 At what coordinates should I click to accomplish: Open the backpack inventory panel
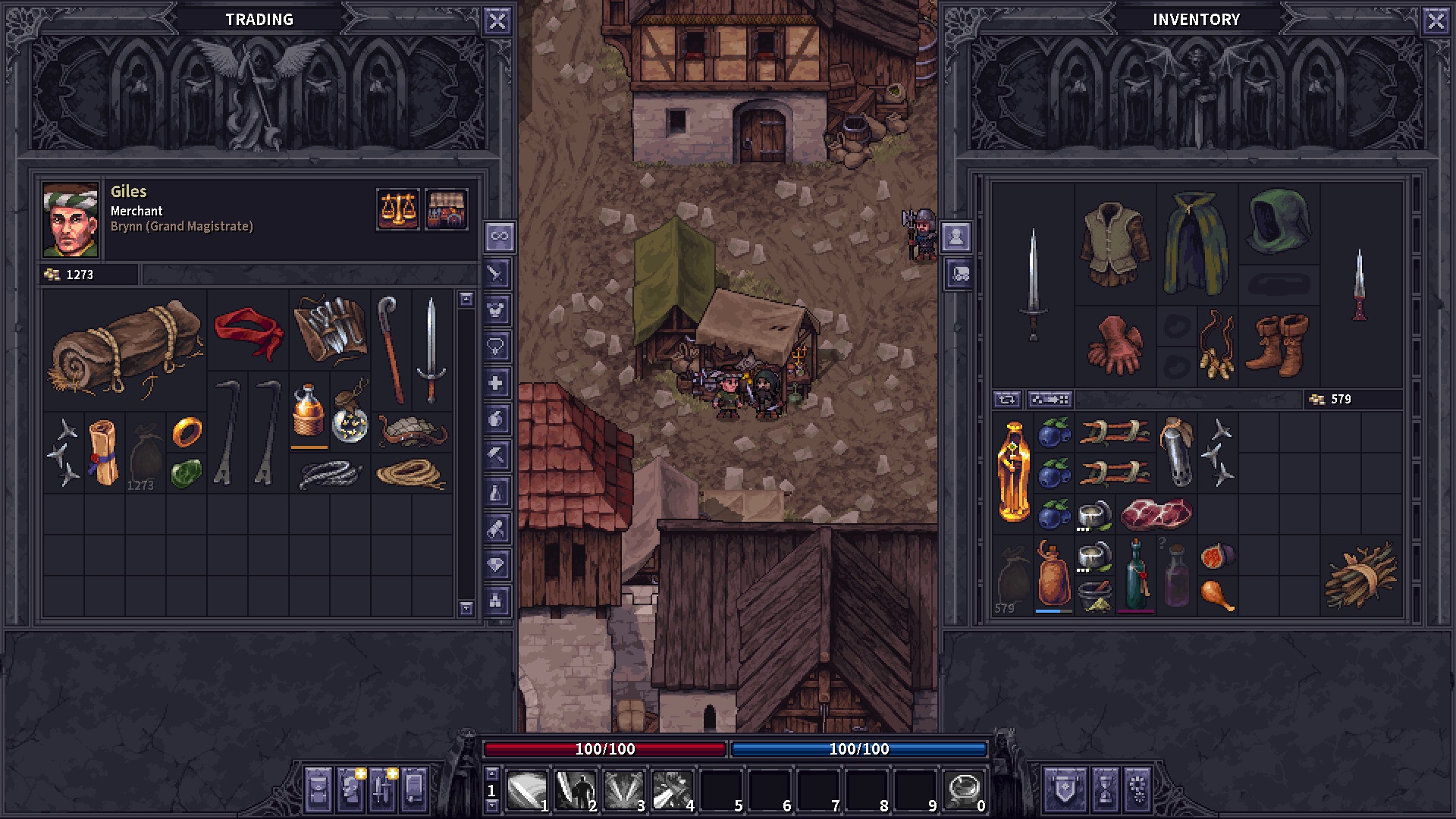click(318, 790)
